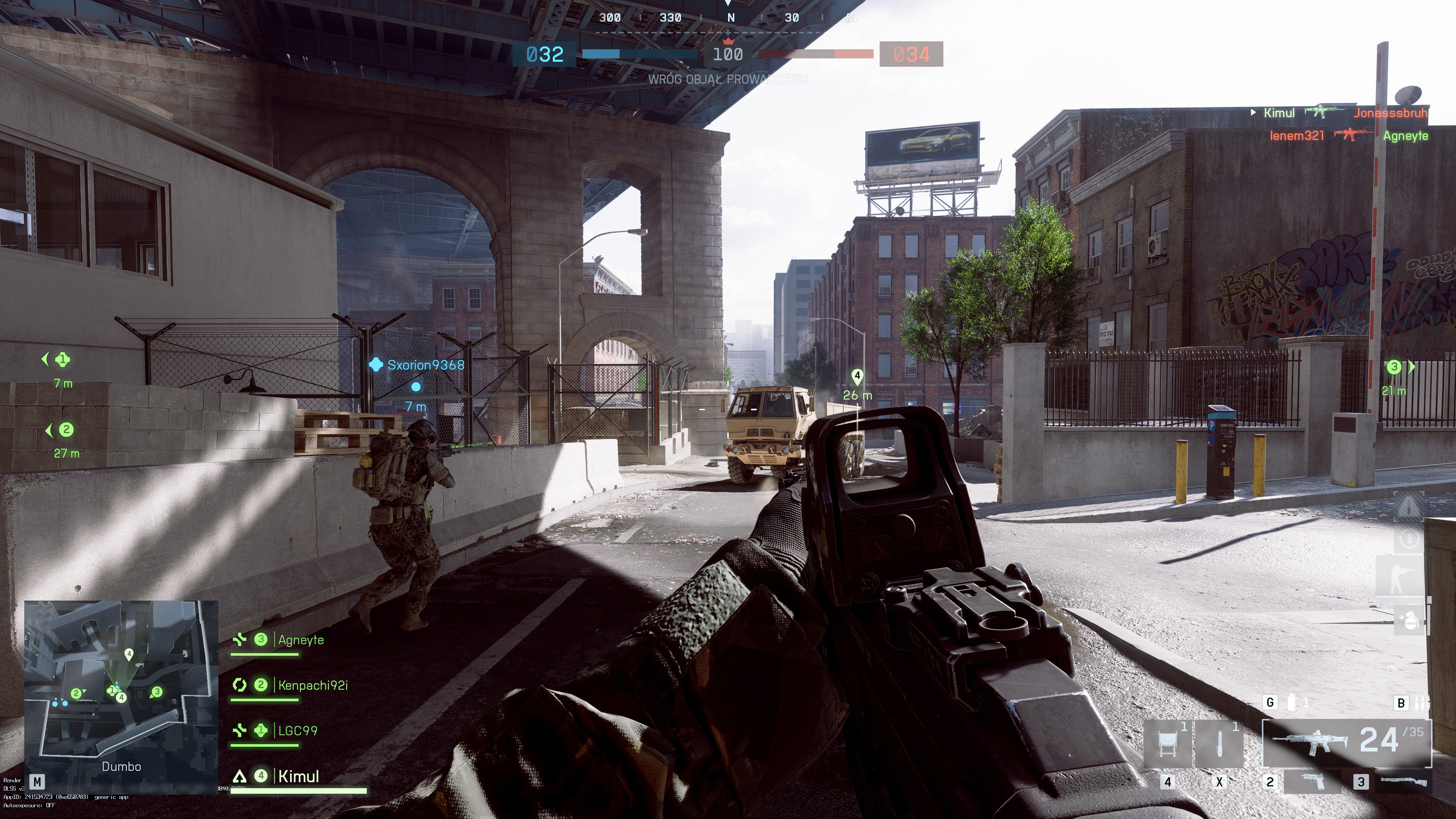Click squad marker 3 at 21 m
The image size is (1456, 819).
1394,367
